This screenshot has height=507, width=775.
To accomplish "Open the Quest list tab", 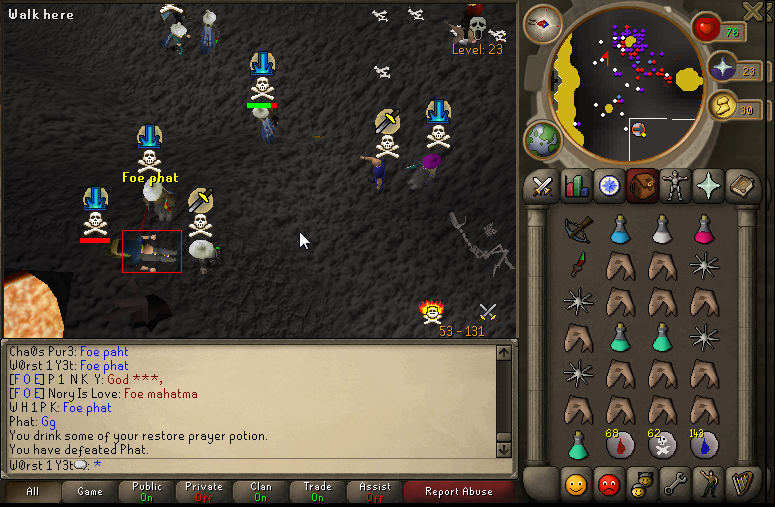I will tap(608, 186).
